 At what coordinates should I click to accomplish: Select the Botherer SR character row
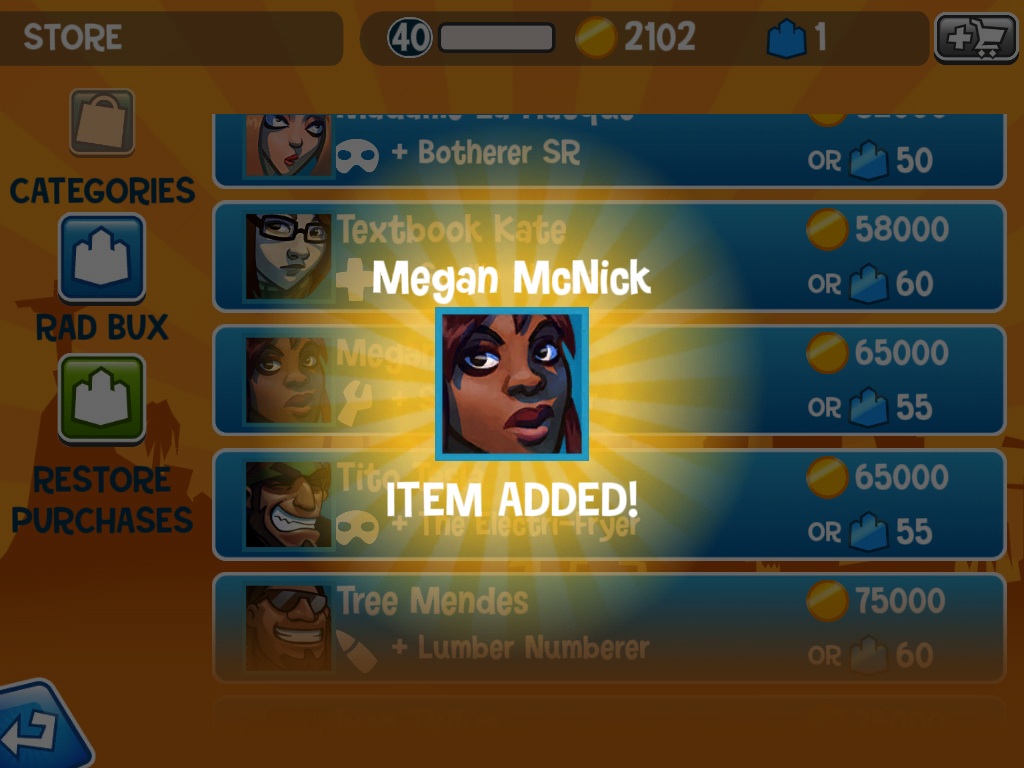608,150
